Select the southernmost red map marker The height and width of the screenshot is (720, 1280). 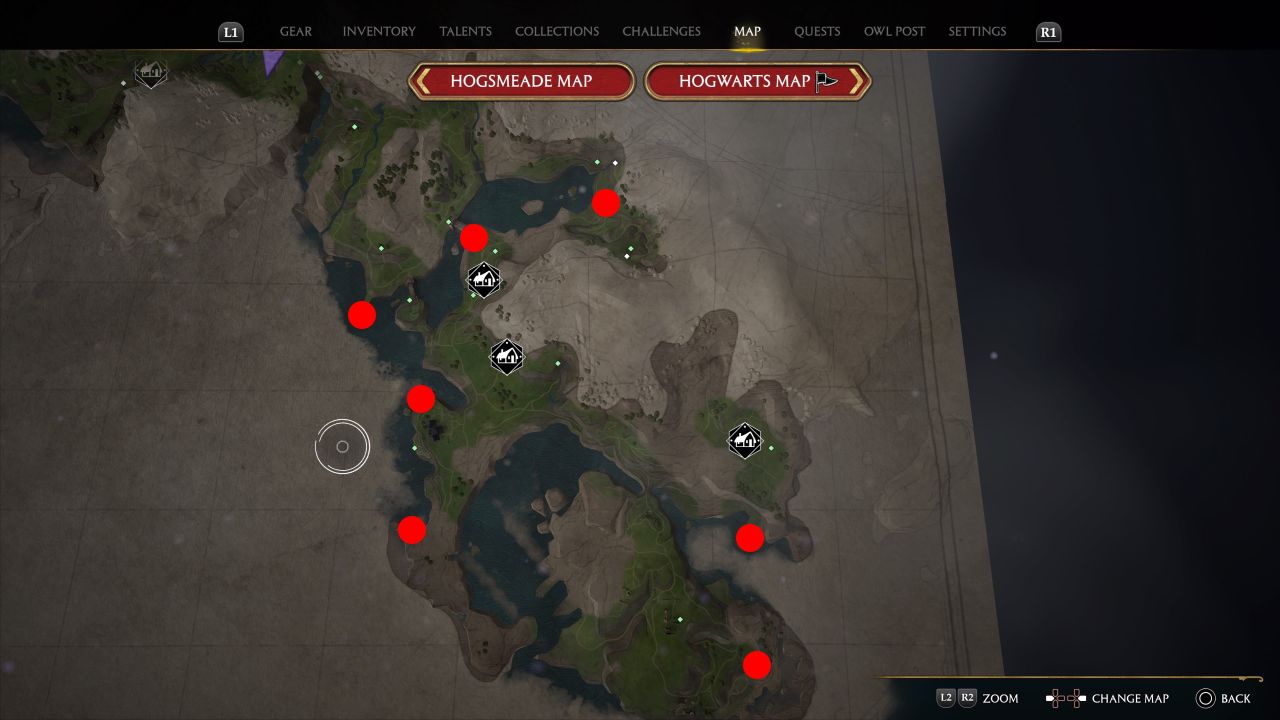tap(757, 663)
